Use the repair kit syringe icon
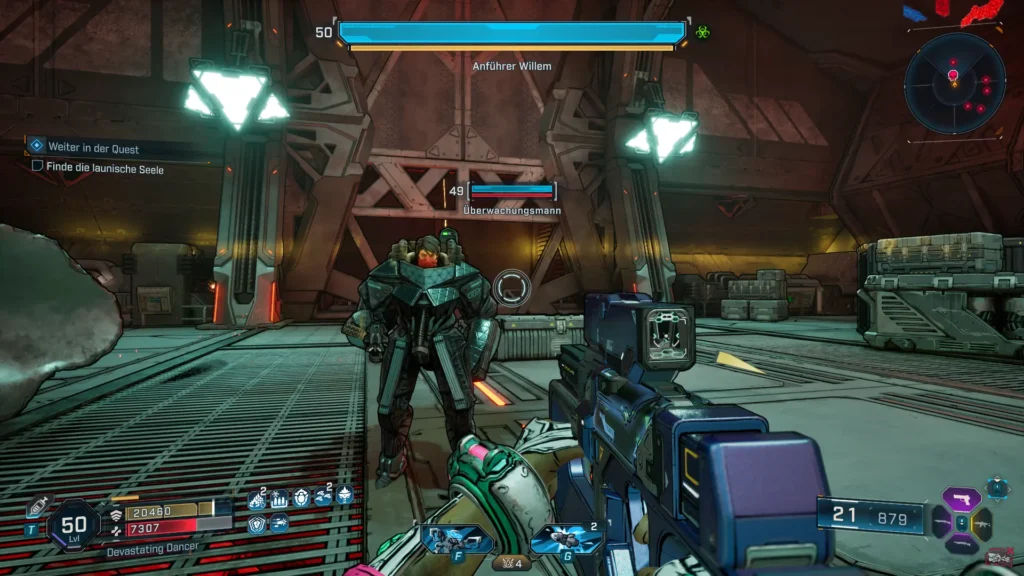The height and width of the screenshot is (576, 1024). click(38, 506)
